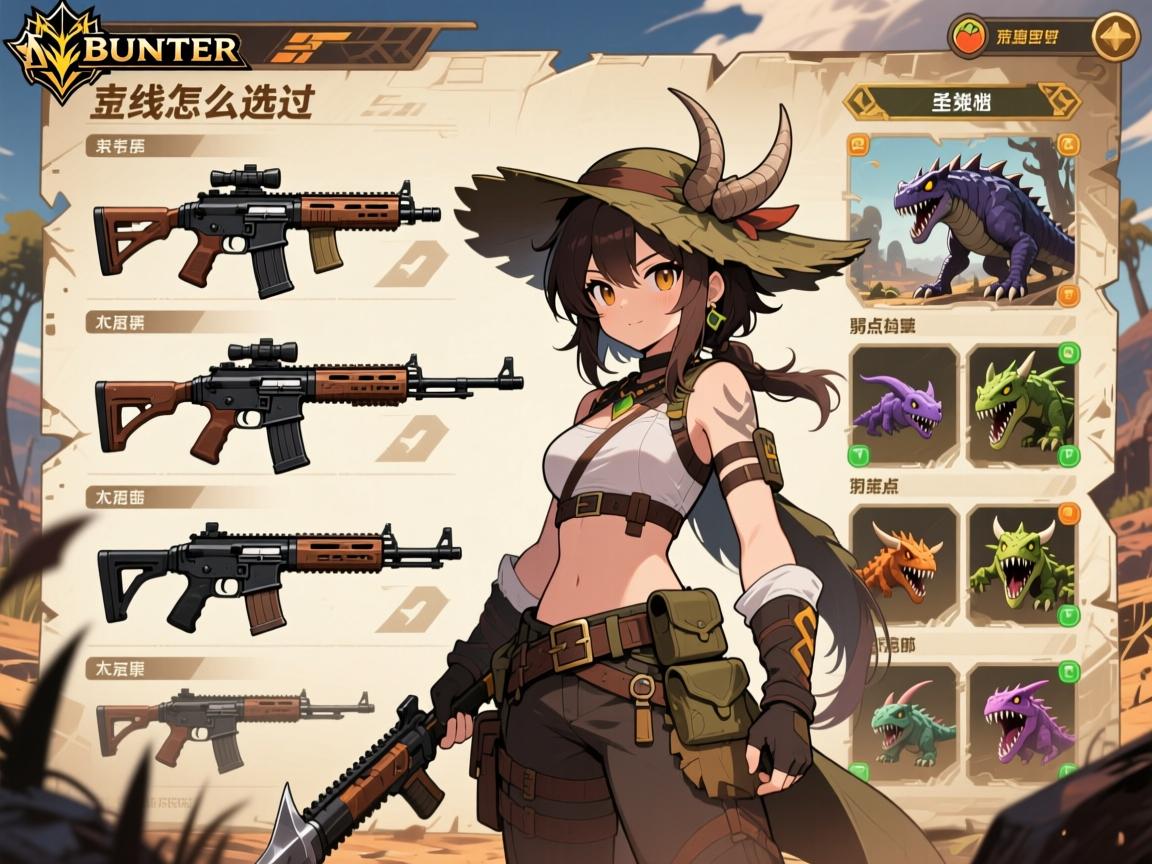Select the gold-framed monster panel header
Image resolution: width=1152 pixels, height=864 pixels.
tap(962, 102)
